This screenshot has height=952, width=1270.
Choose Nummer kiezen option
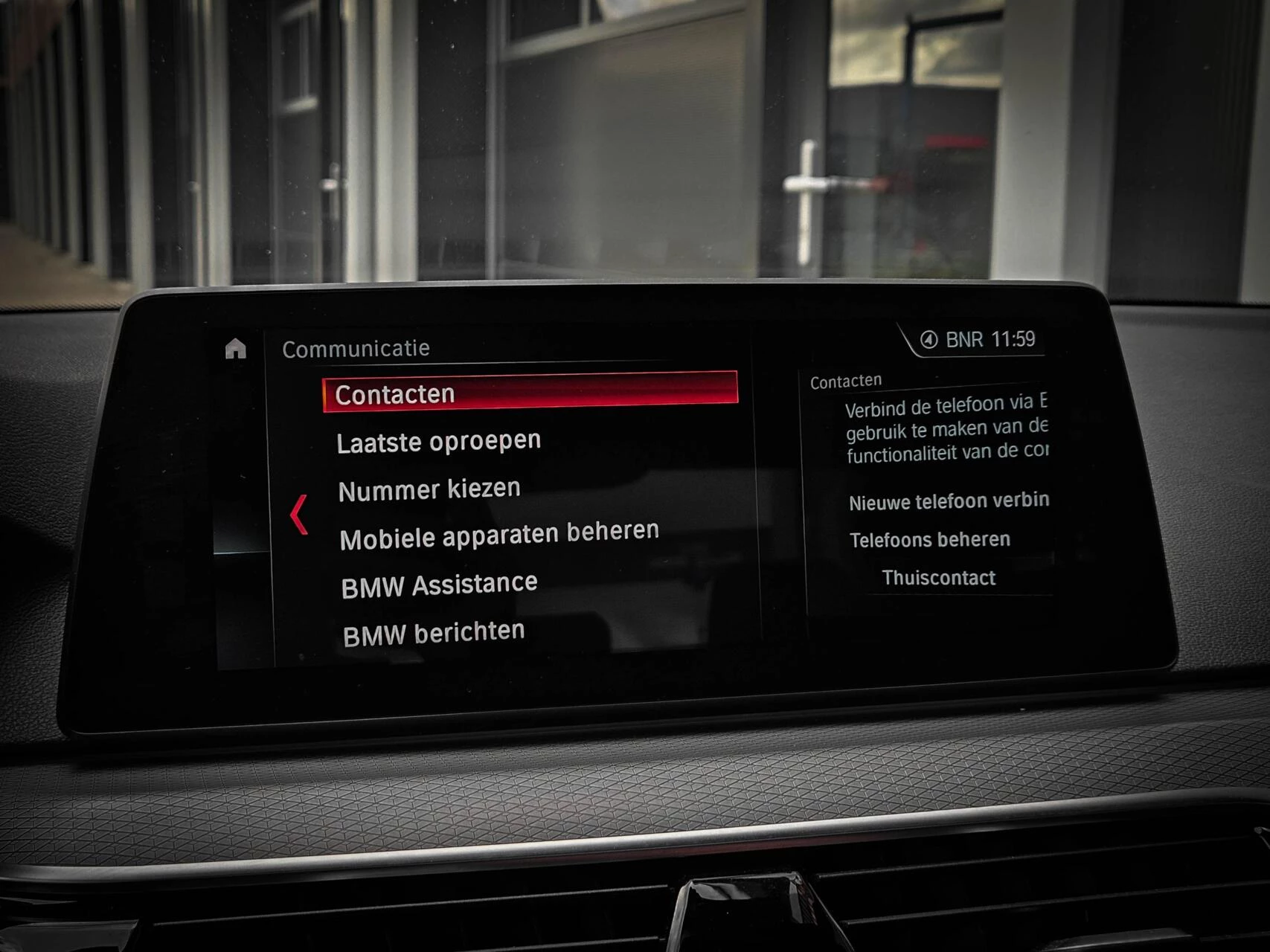[x=429, y=490]
